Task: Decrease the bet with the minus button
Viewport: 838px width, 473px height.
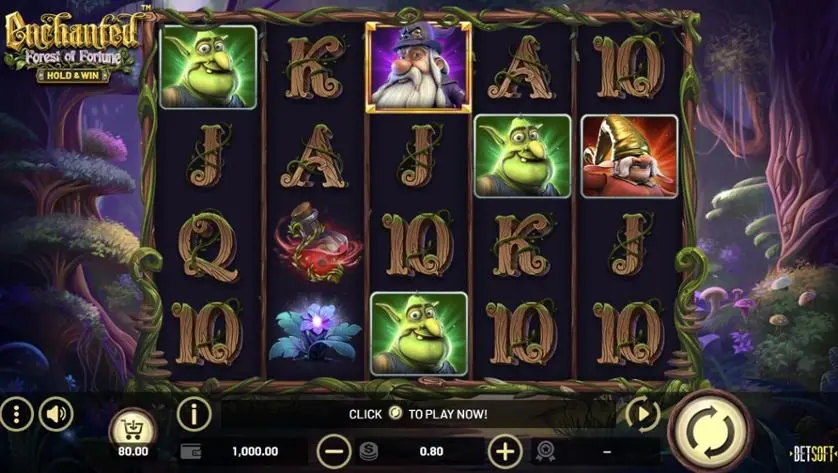Action: click(x=336, y=451)
